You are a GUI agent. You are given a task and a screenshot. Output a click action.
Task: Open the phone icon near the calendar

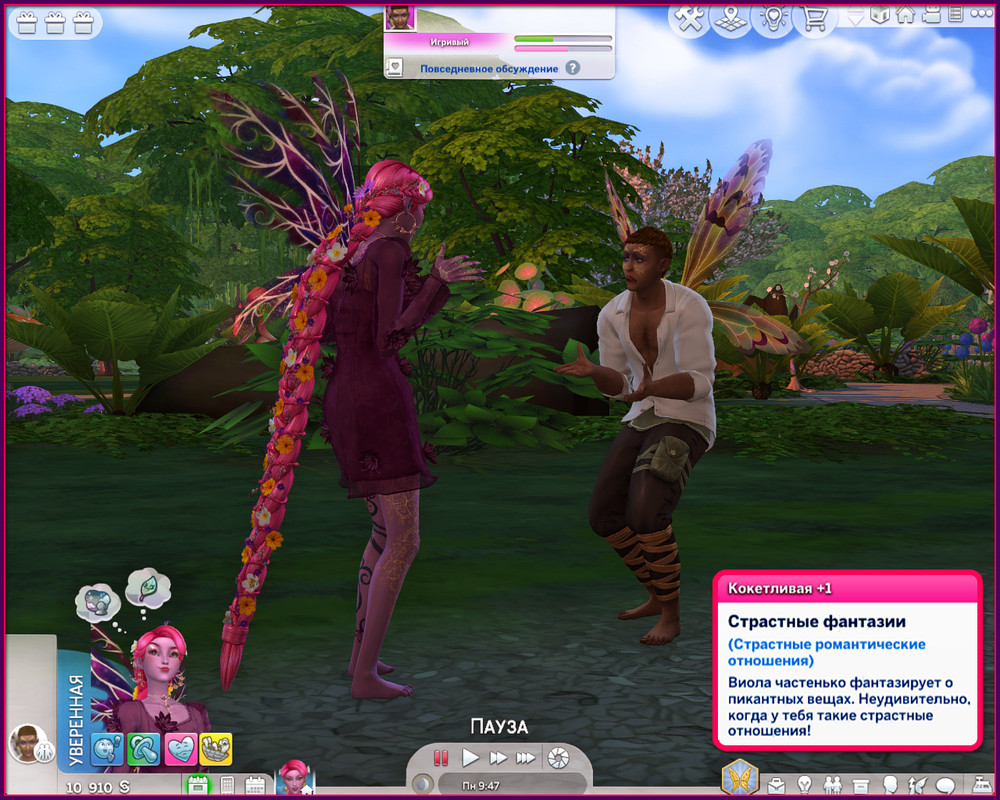tap(227, 785)
